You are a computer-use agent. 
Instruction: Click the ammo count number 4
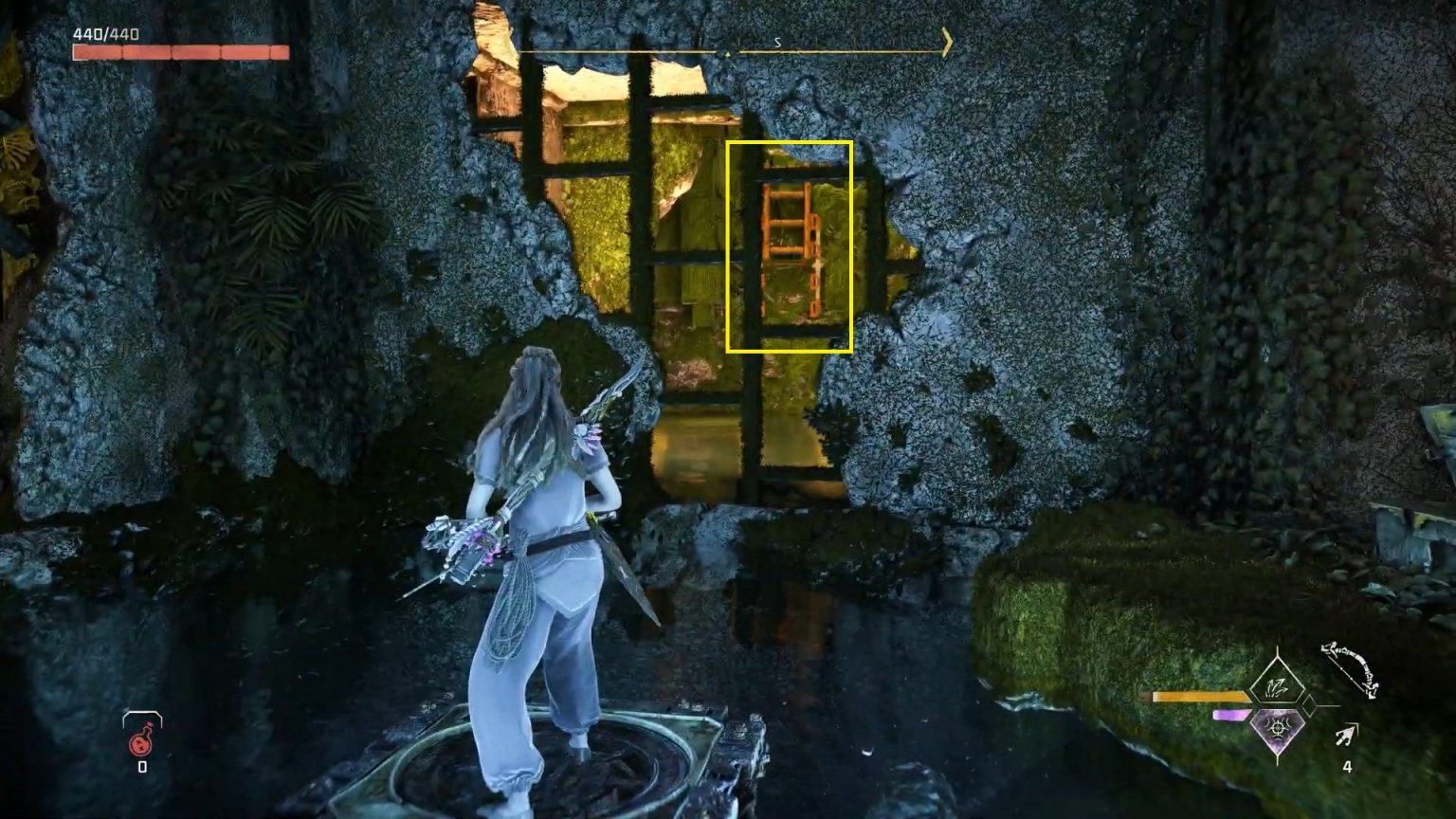click(1348, 764)
